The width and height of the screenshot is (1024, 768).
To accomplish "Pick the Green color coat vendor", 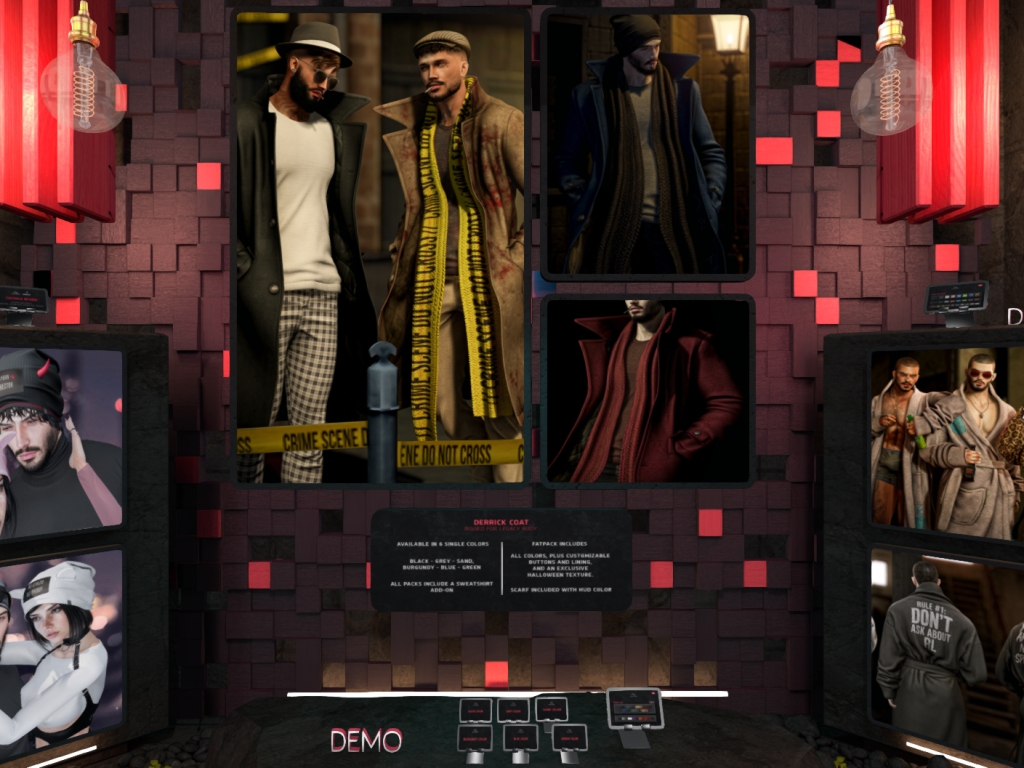I will (570, 738).
